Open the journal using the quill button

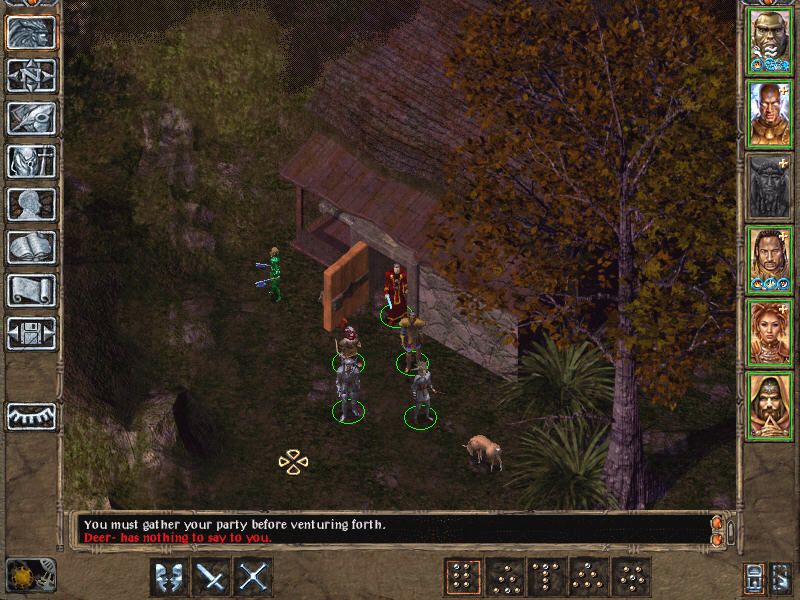pyautogui.click(x=31, y=118)
